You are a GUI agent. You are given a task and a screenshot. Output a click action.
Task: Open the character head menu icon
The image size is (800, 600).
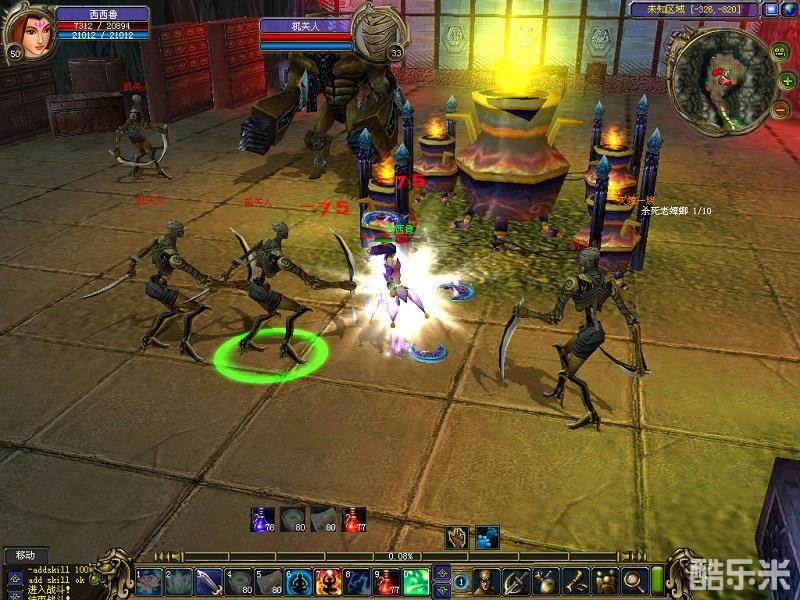click(485, 580)
